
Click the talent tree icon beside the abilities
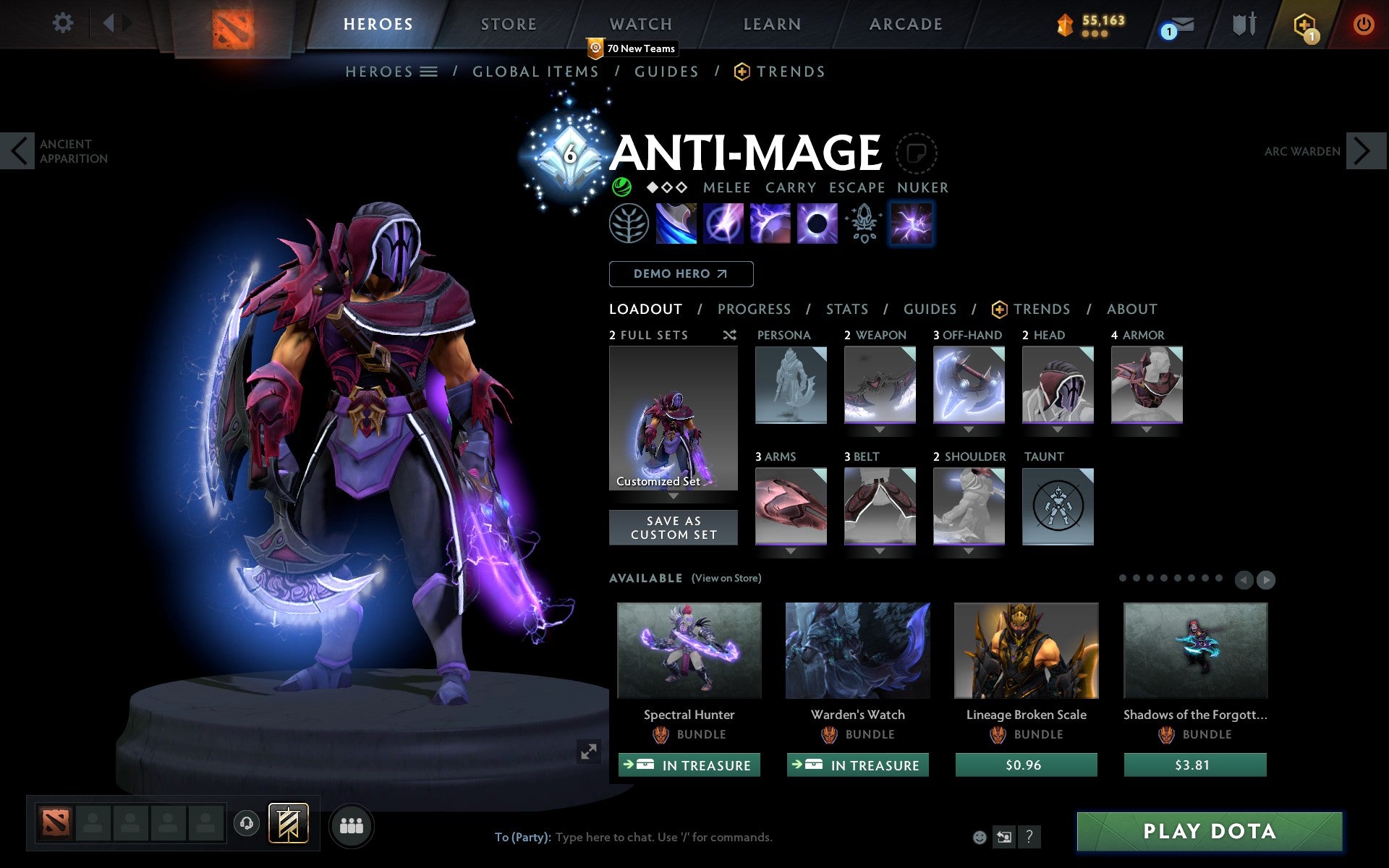(x=630, y=224)
